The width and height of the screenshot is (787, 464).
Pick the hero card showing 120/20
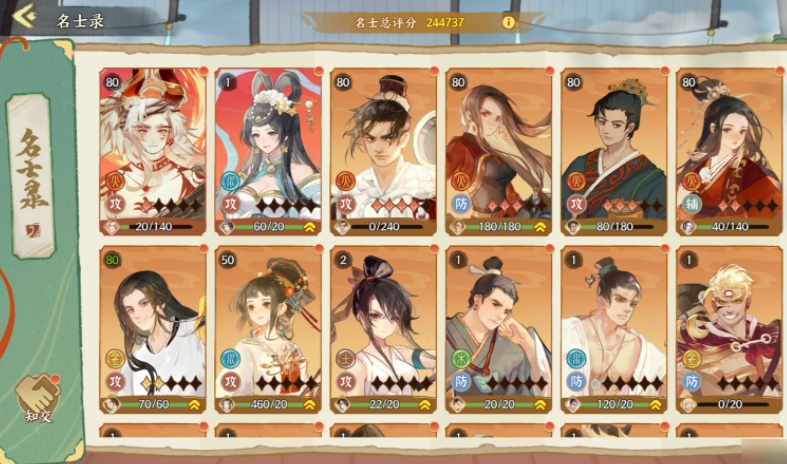point(613,328)
